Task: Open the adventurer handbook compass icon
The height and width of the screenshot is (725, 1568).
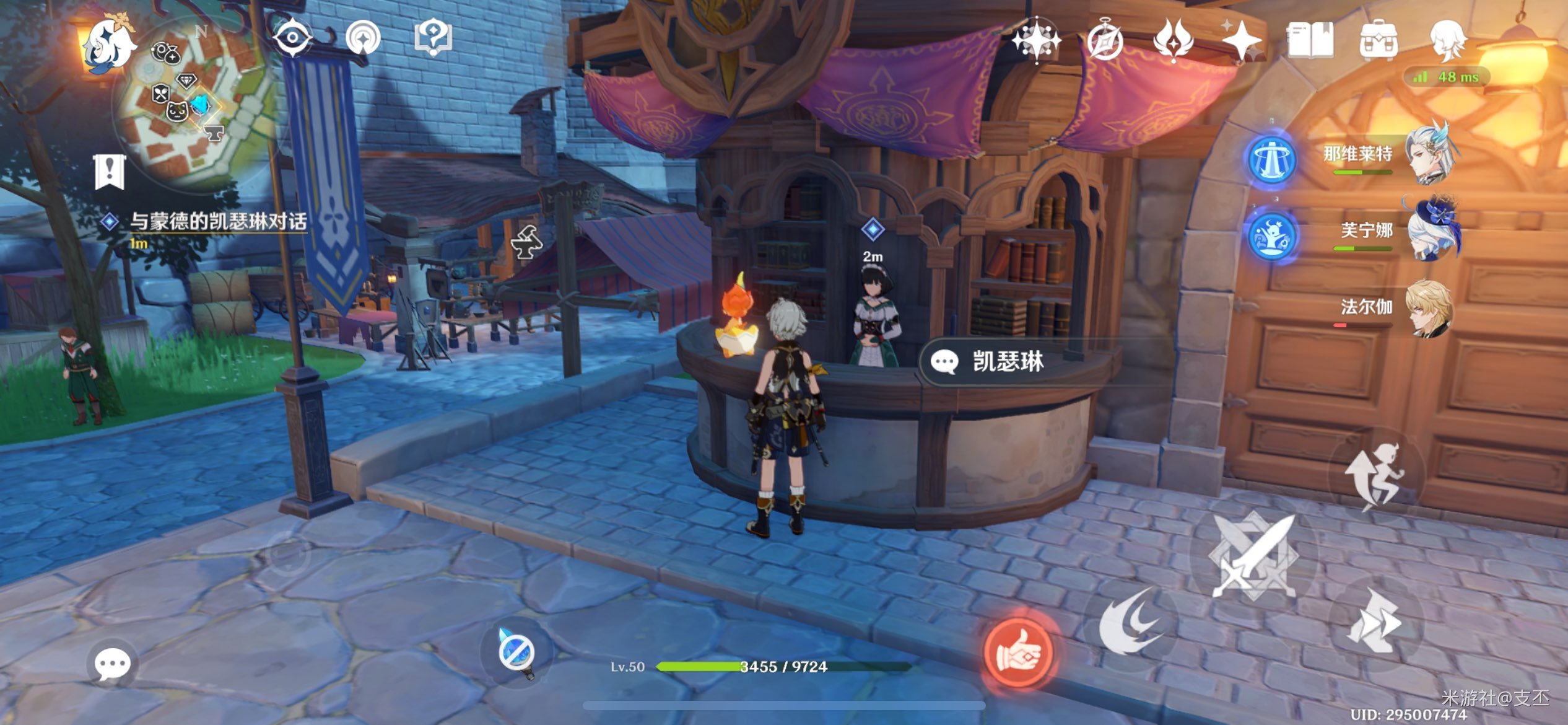Action: (1105, 41)
